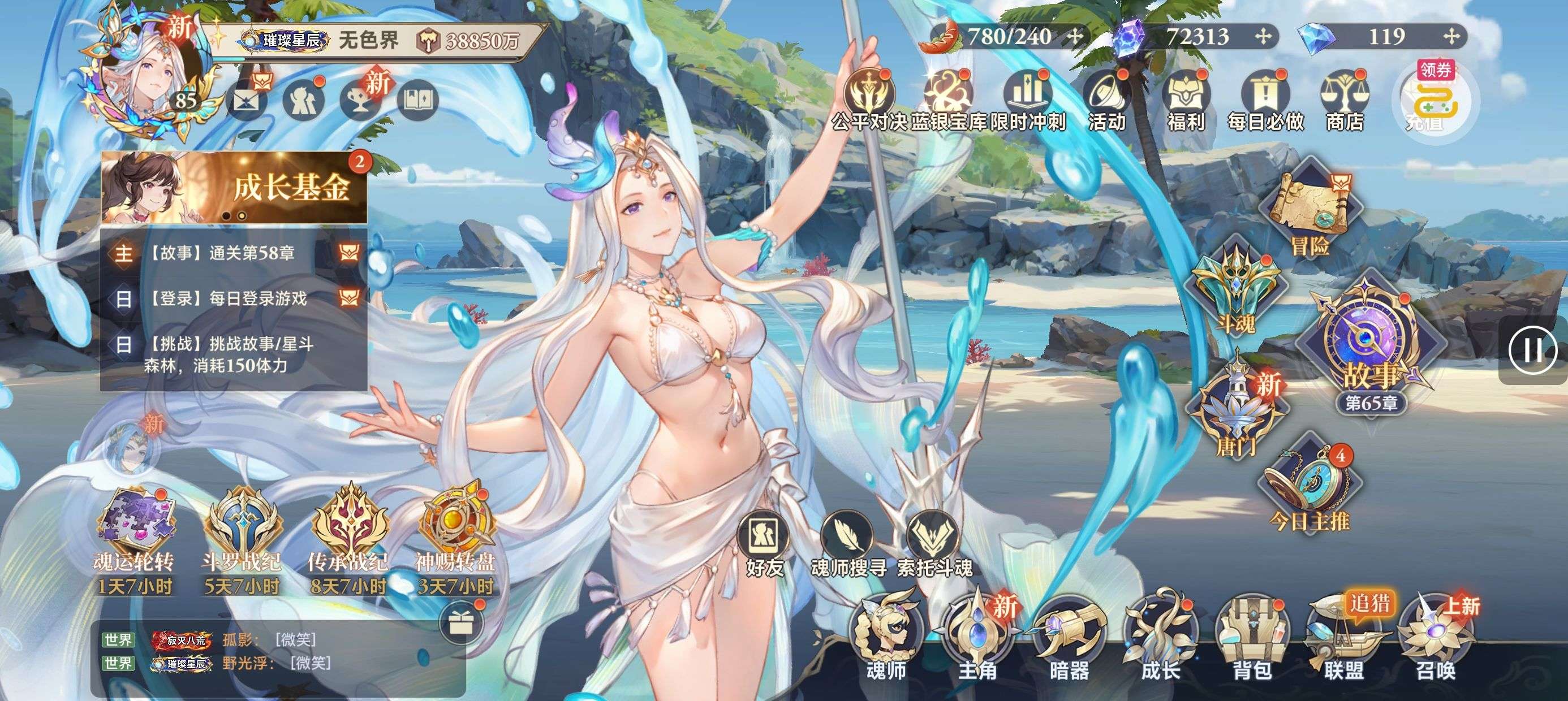Open 魂师搜寻 soul master search
The image size is (1568, 701).
click(848, 544)
